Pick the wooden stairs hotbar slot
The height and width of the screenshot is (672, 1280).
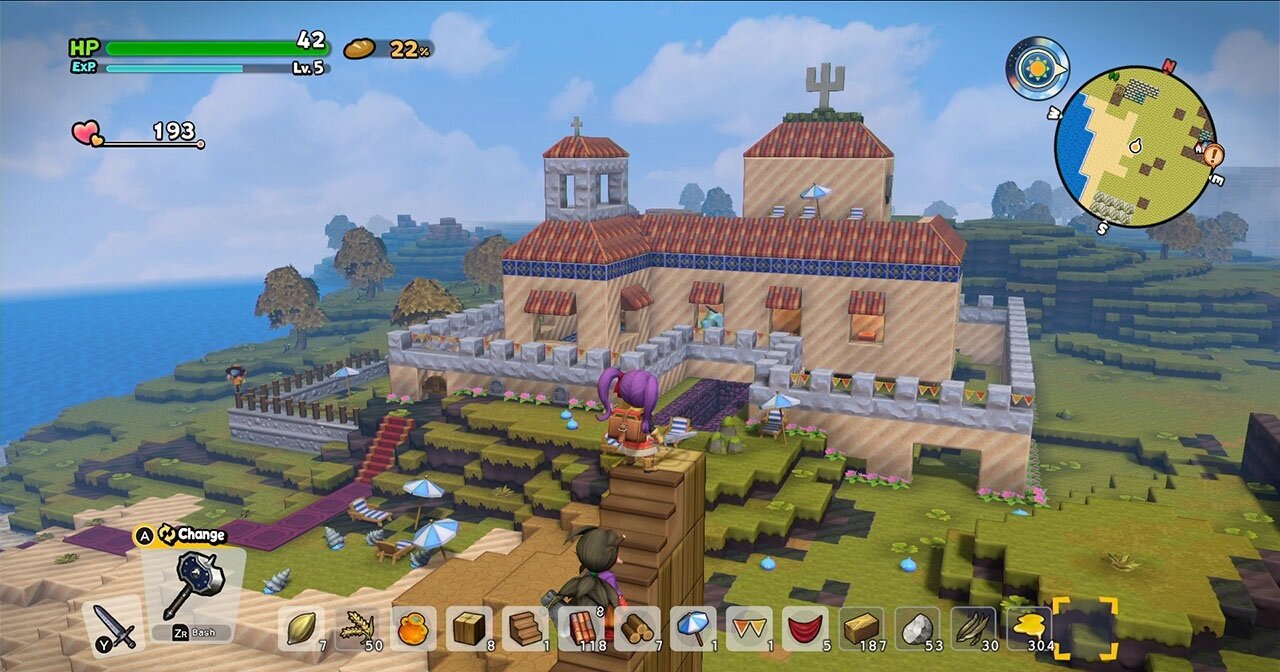[x=525, y=628]
